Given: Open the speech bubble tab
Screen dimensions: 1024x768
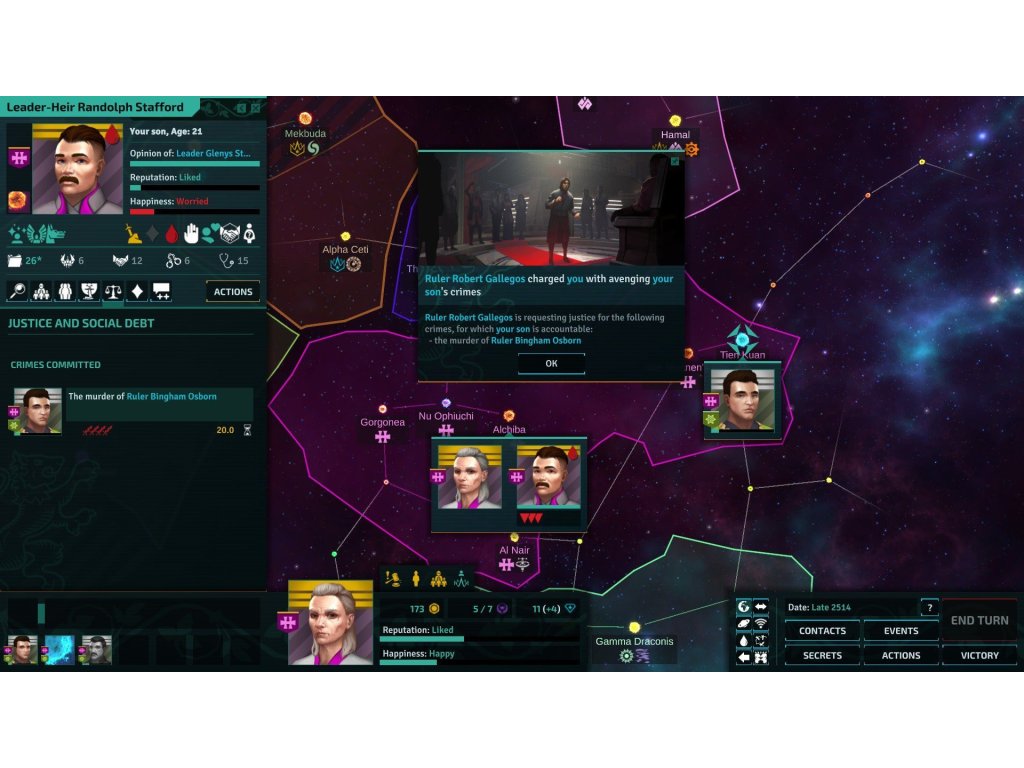Looking at the screenshot, I should (161, 292).
